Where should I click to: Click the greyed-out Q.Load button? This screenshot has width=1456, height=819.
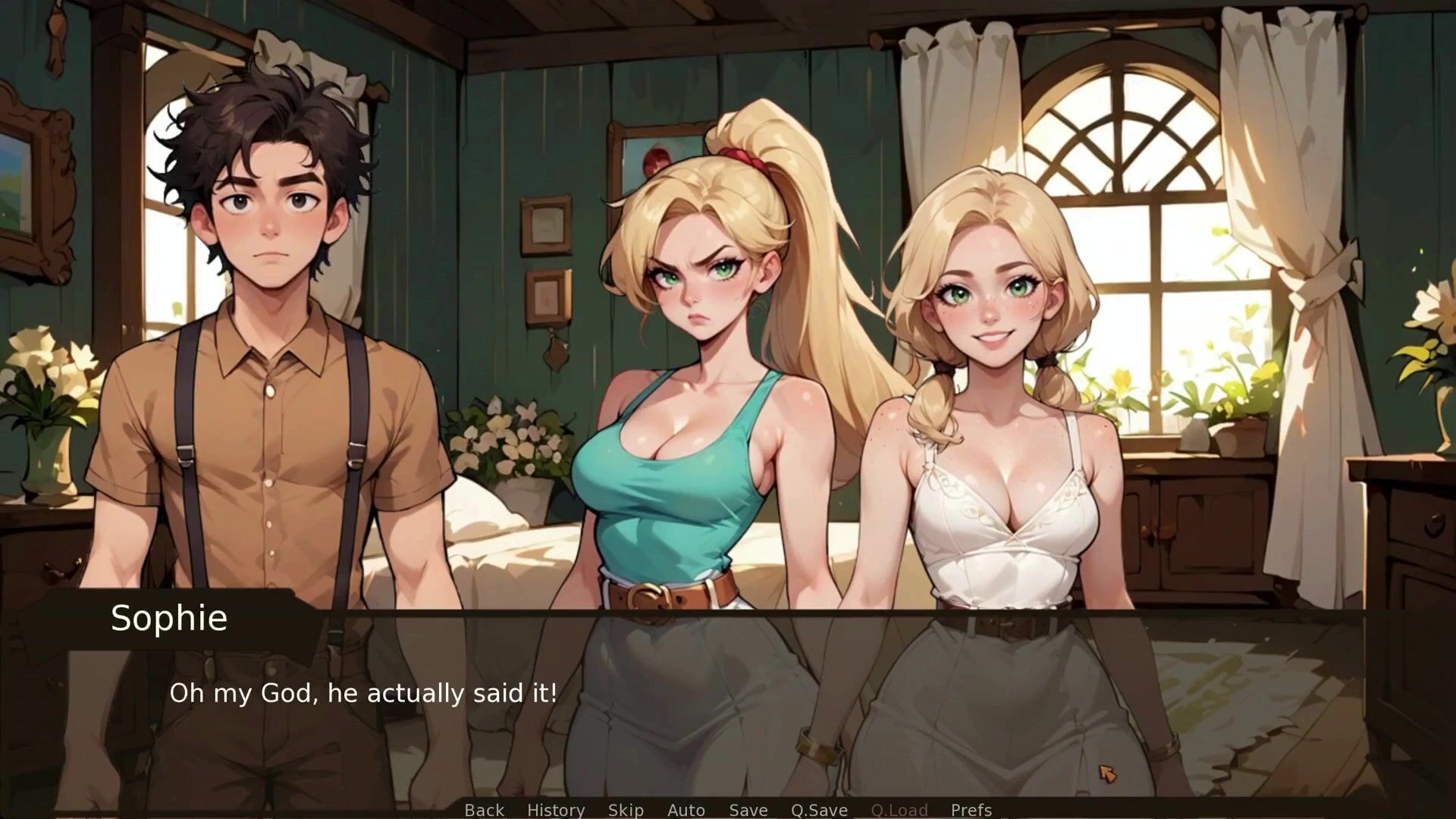[899, 810]
